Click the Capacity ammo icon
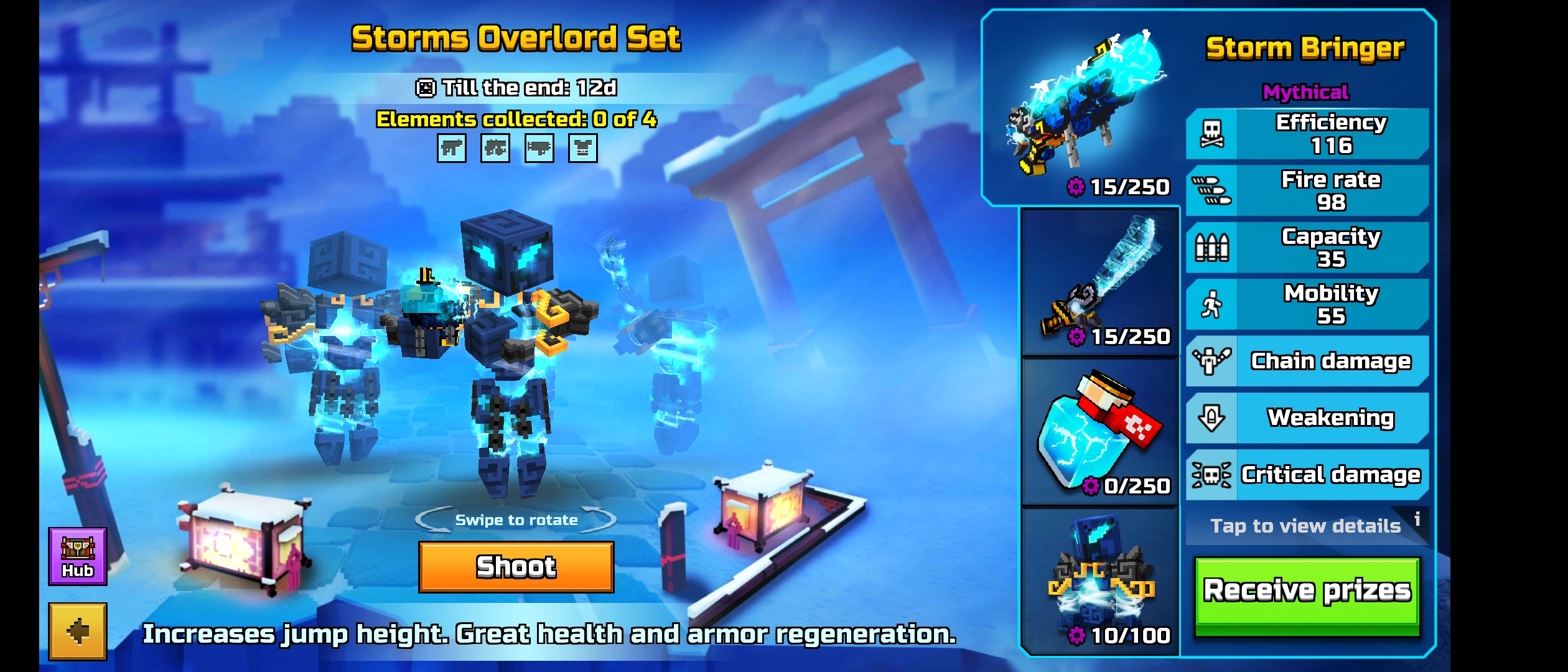The width and height of the screenshot is (1568, 672). click(1211, 246)
